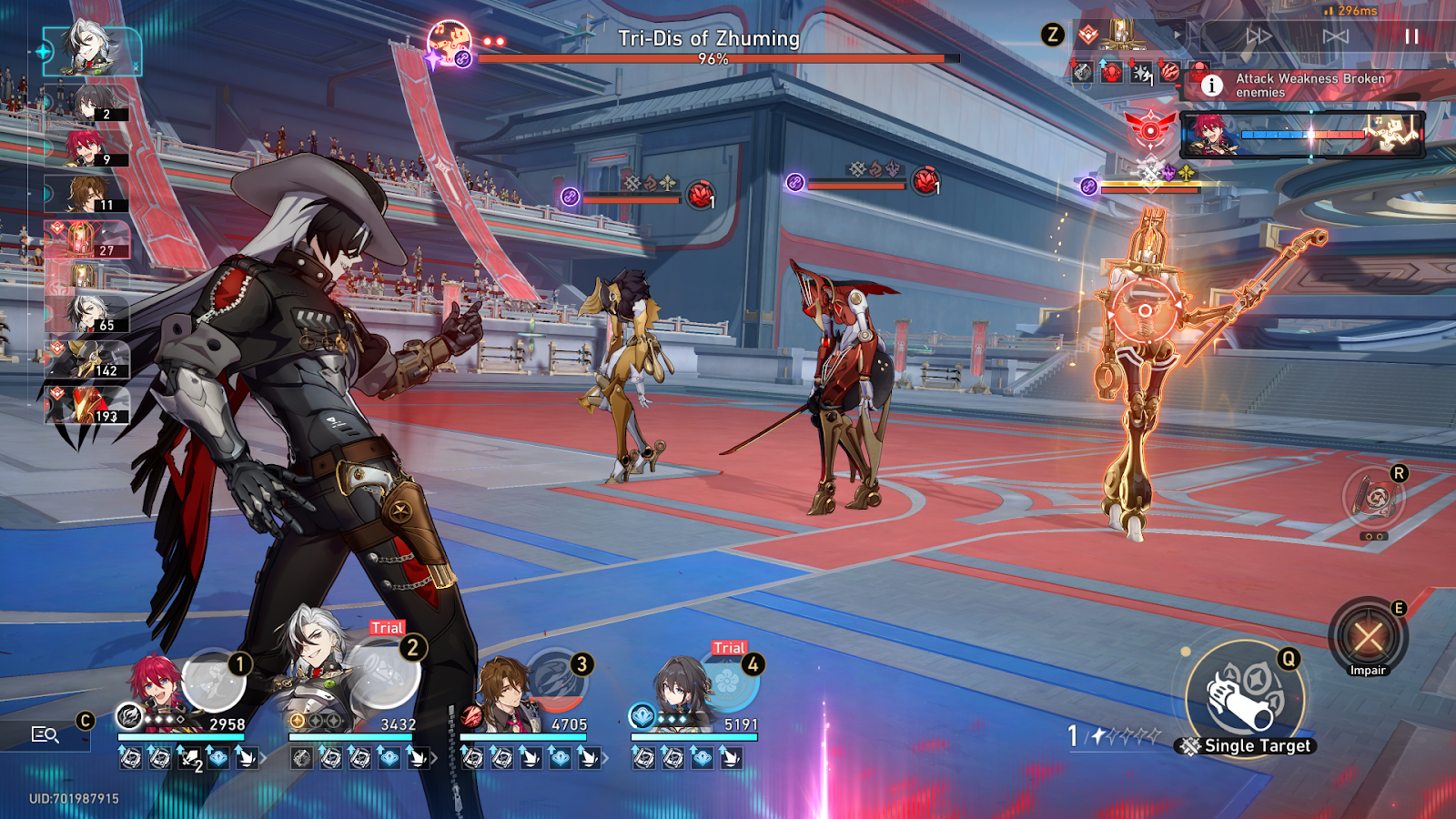1456x819 pixels.
Task: Select the Impair skill
Action: 1368,637
